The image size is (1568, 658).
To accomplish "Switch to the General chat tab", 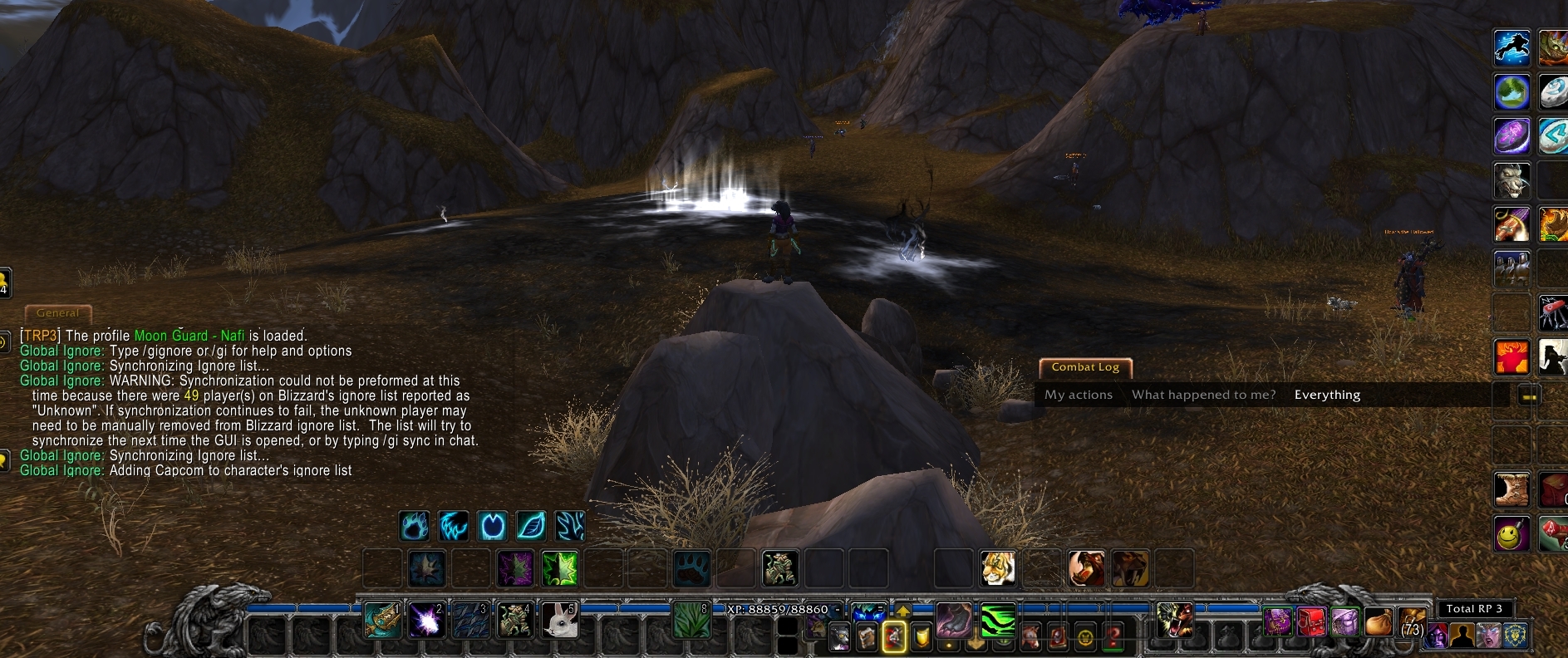I will pyautogui.click(x=58, y=314).
